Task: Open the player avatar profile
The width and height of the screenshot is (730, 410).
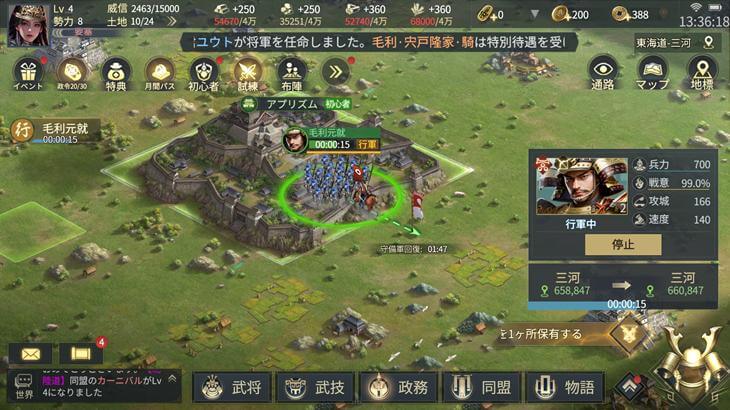Action: [x=25, y=25]
